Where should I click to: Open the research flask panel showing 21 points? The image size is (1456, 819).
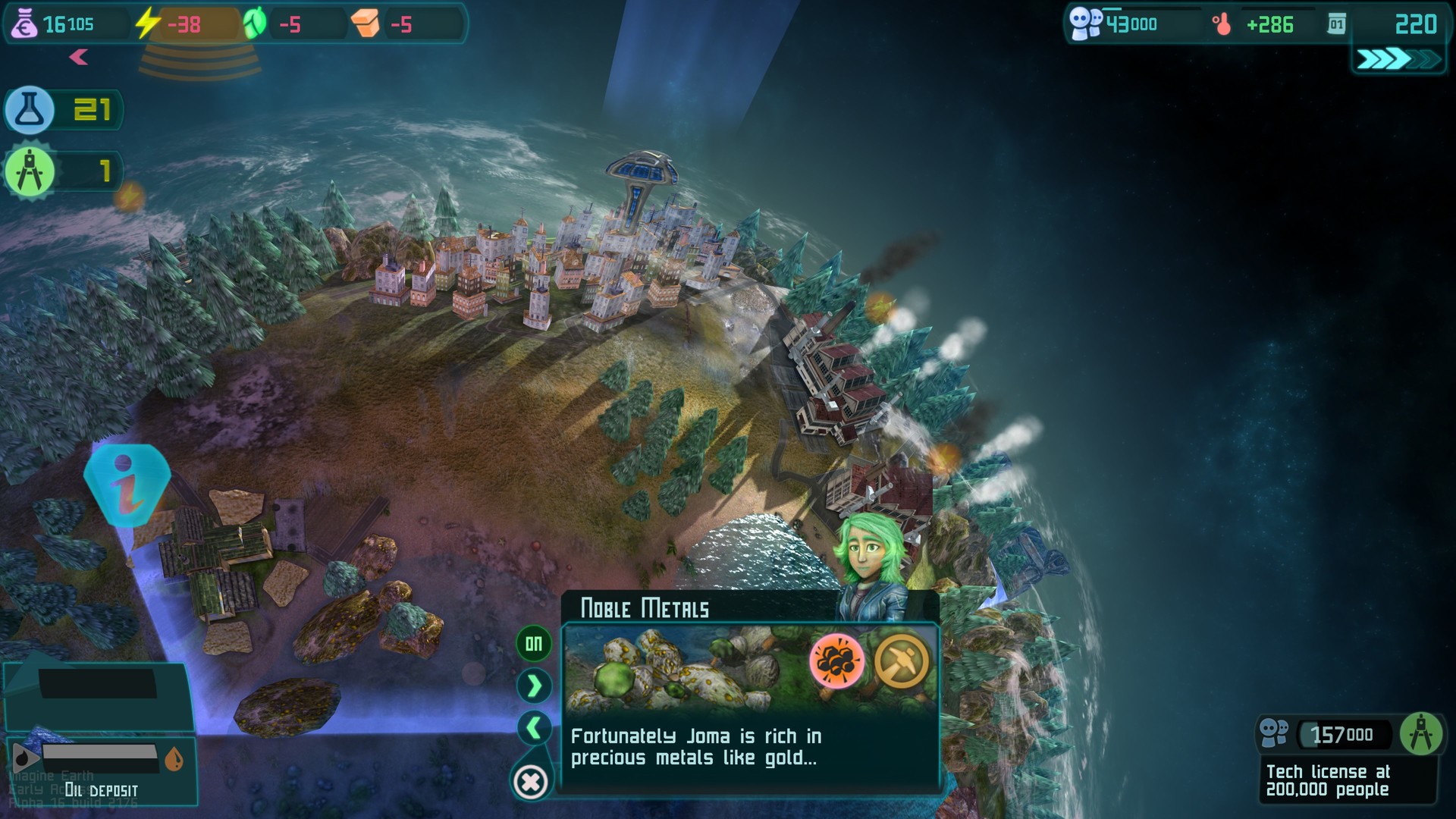30,111
